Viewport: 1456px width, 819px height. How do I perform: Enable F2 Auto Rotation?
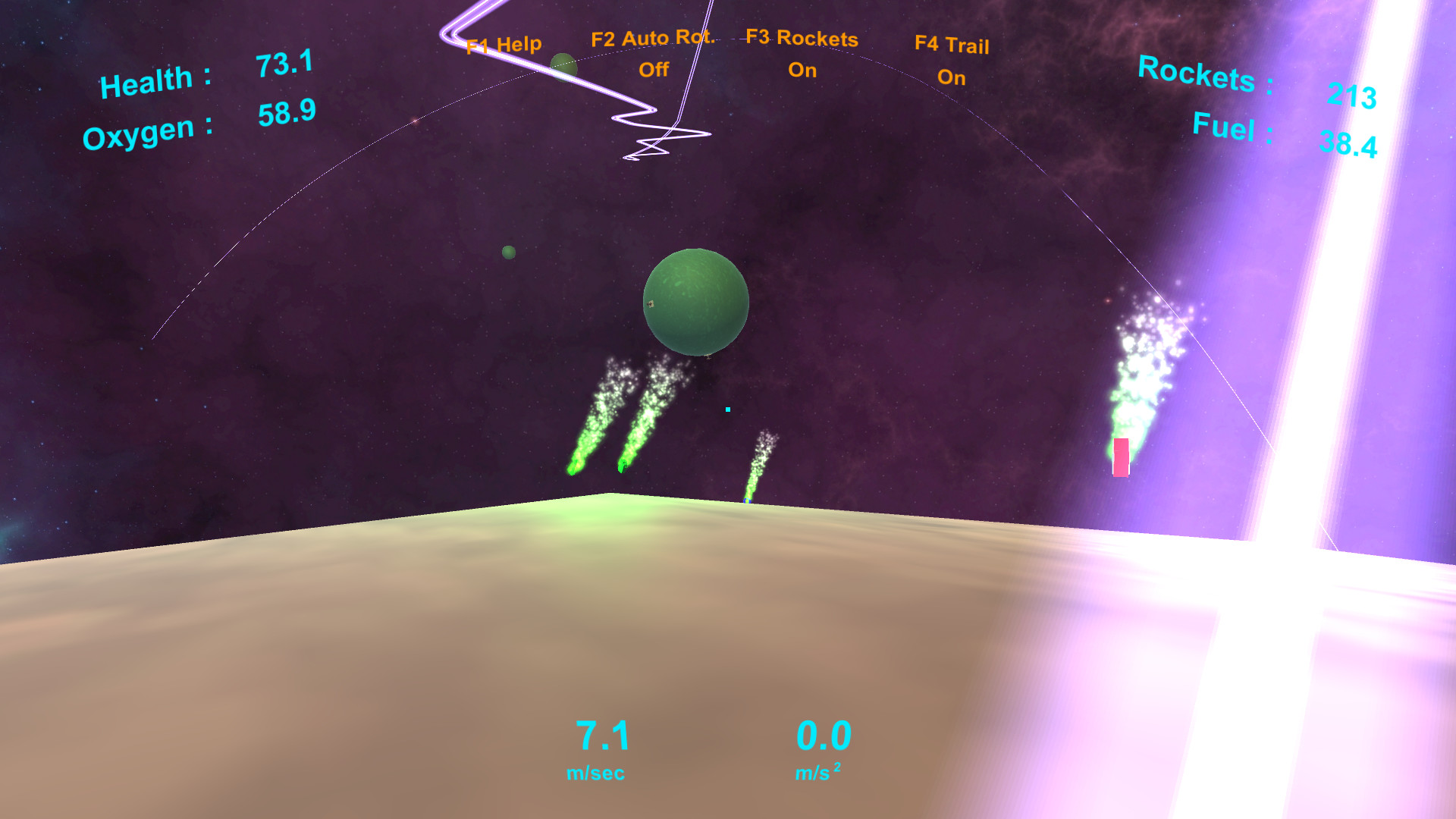654,53
